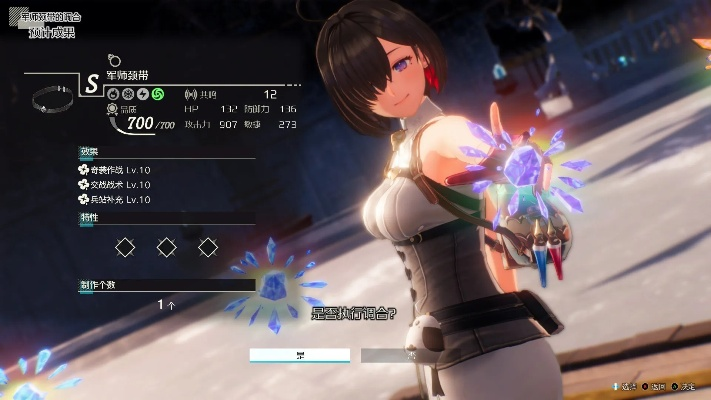Click the 军师颈带 choker item thumbnail
This screenshot has height=400, width=711.
[x=52, y=99]
